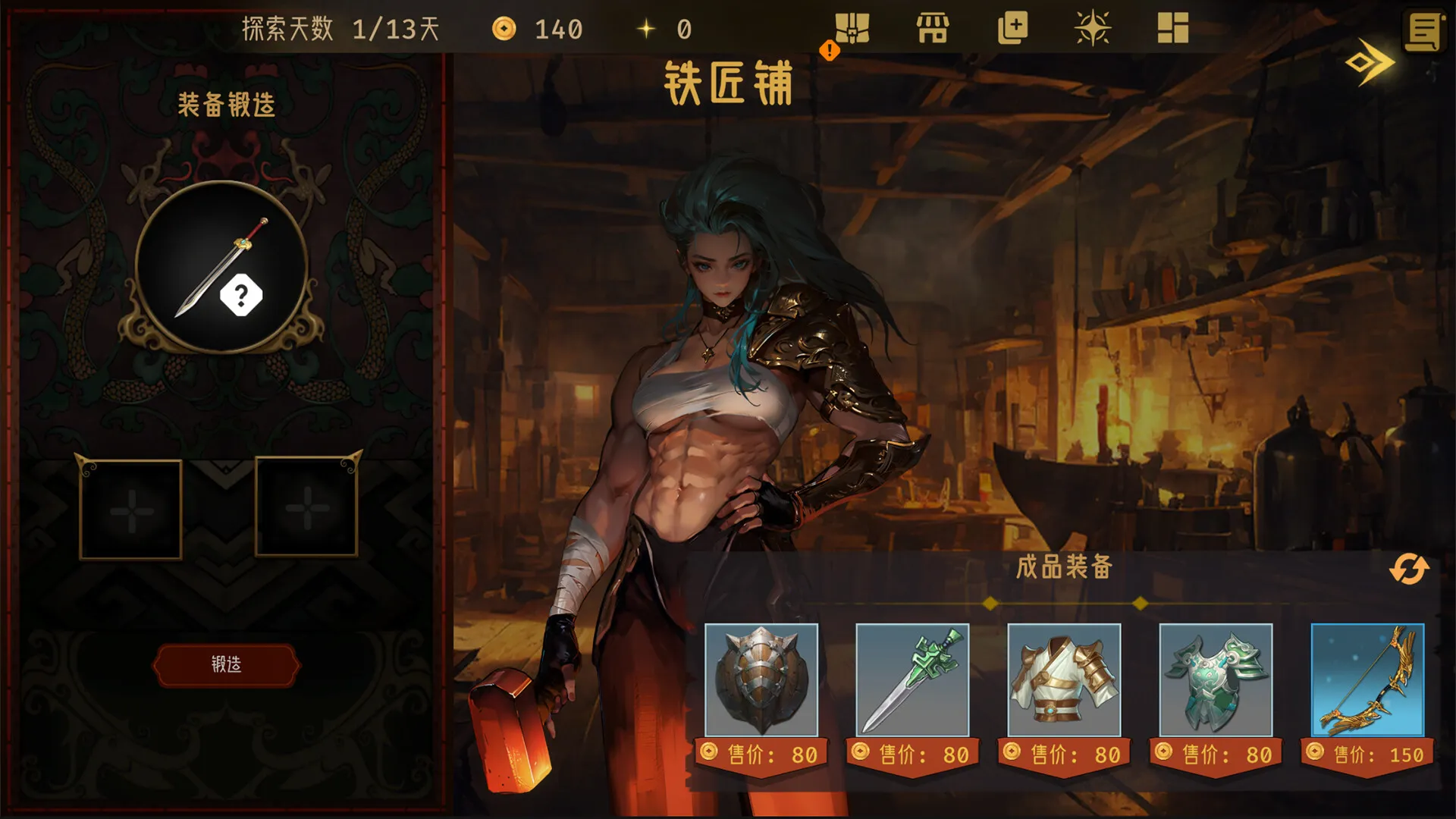The width and height of the screenshot is (1456, 819).
Task: Click the layout grid icon in the top bar
Action: 1173,29
